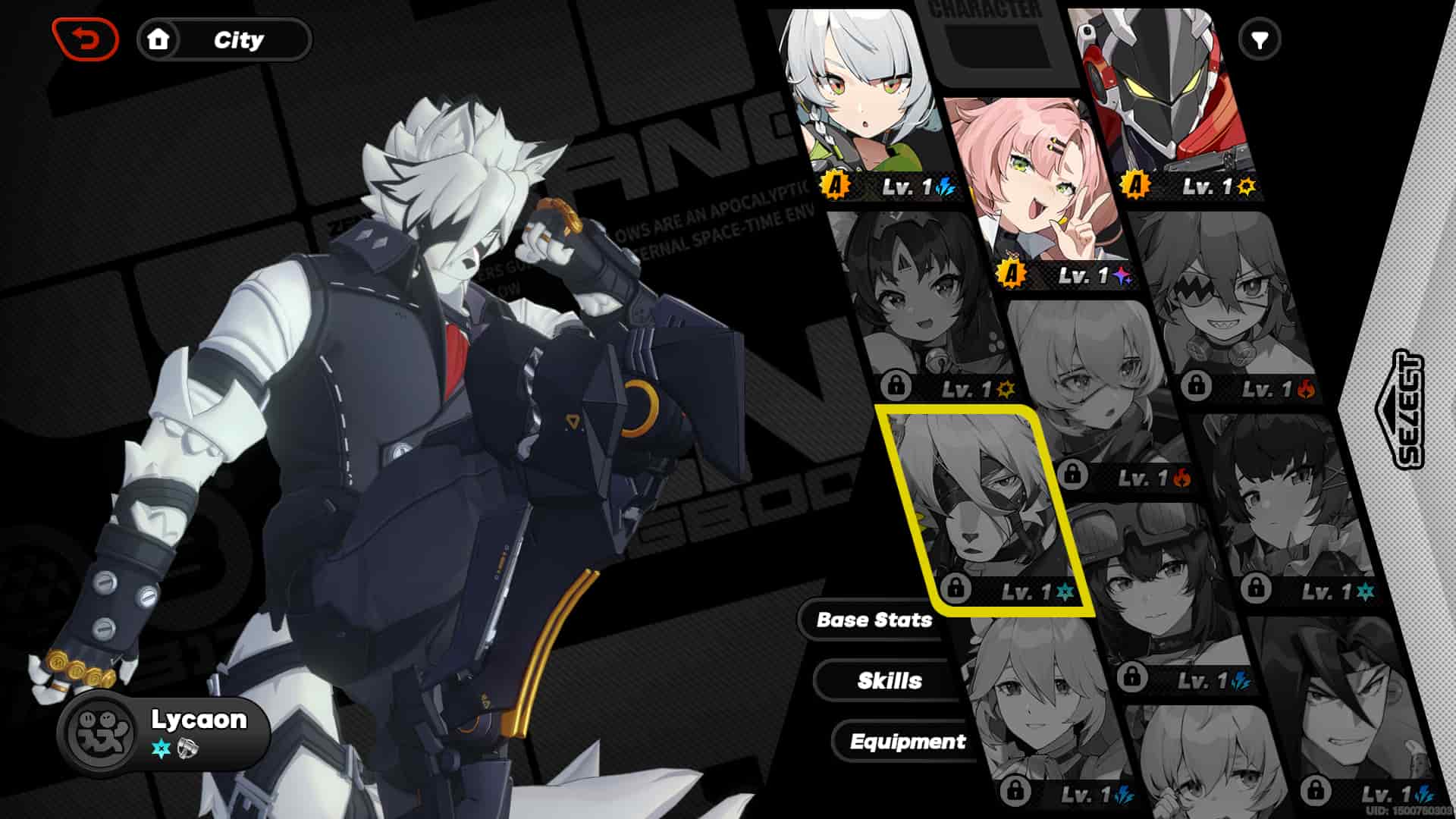Click the A-rank badge on Billy's portrait

point(1135,183)
